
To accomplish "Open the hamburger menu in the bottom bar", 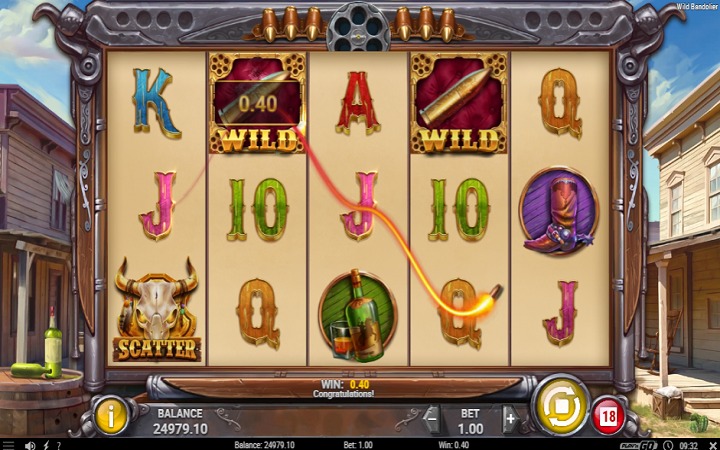I will click(x=8, y=444).
